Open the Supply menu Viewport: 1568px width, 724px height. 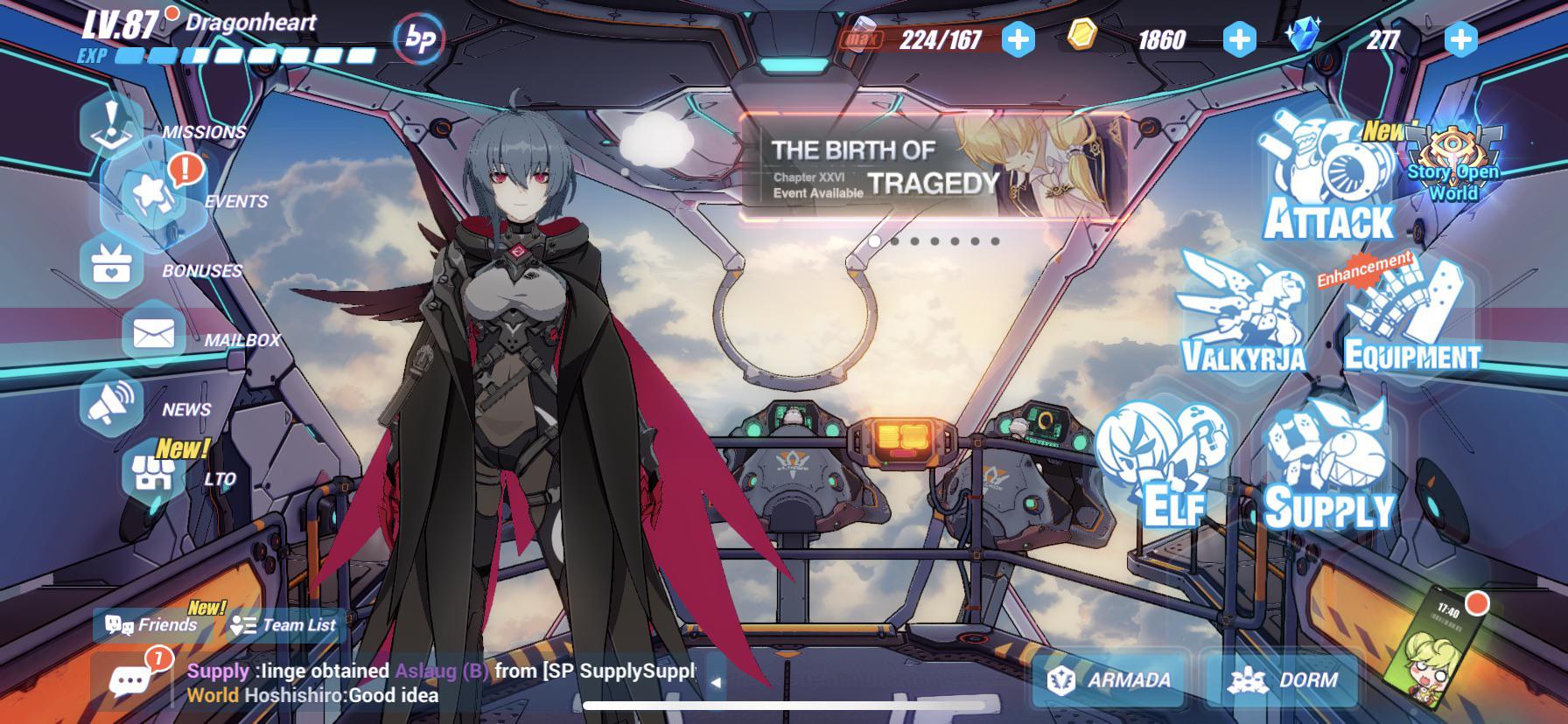coord(1328,466)
